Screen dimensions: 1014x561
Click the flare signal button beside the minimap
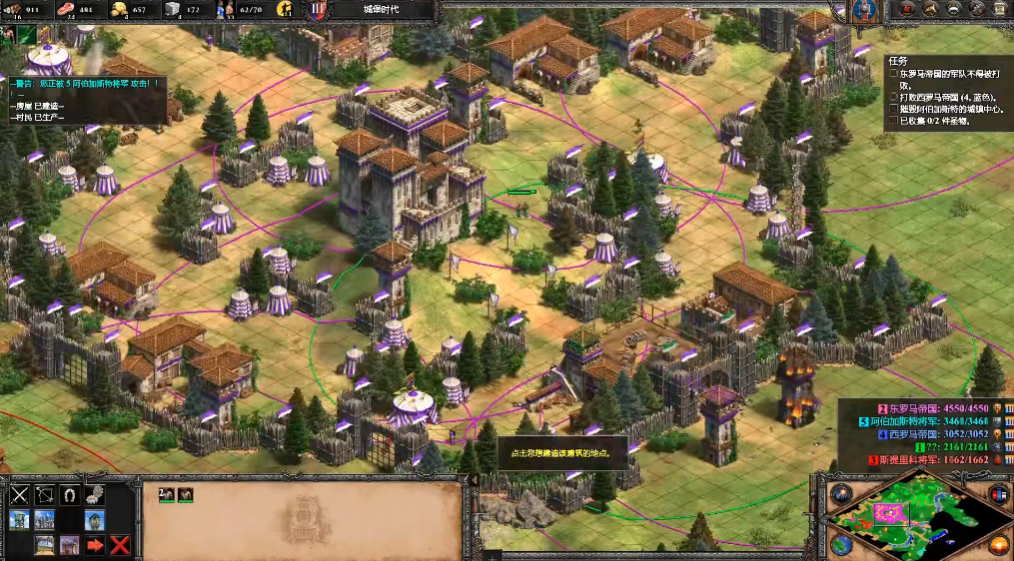click(x=840, y=494)
